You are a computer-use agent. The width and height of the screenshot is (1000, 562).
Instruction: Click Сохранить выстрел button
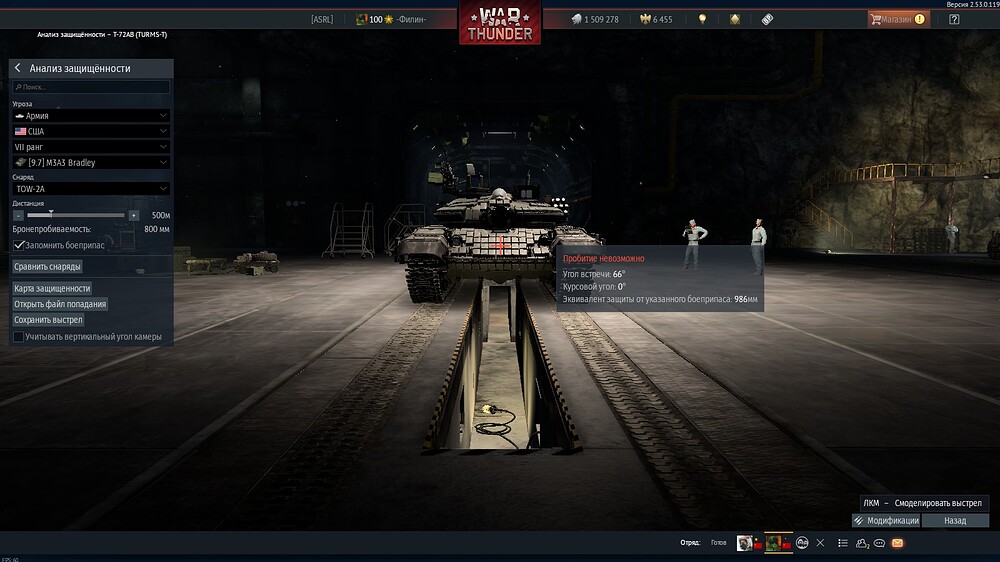click(48, 320)
